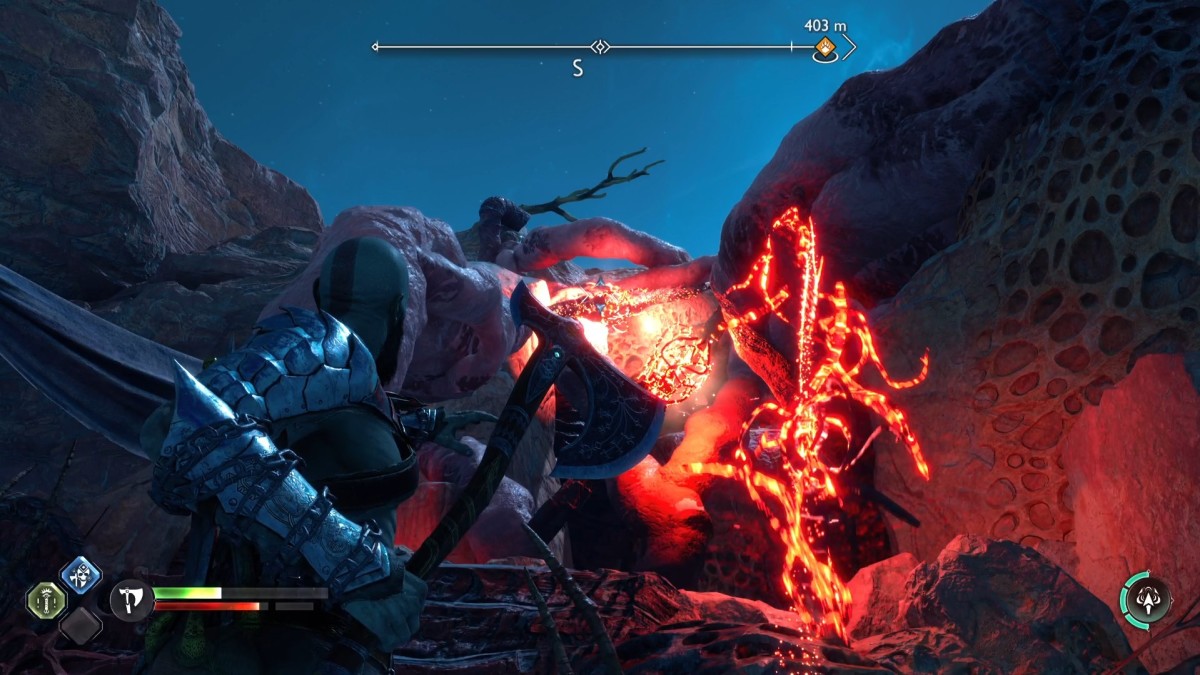Select the orange quest marker on the compass
The height and width of the screenshot is (675, 1200).
(825, 47)
